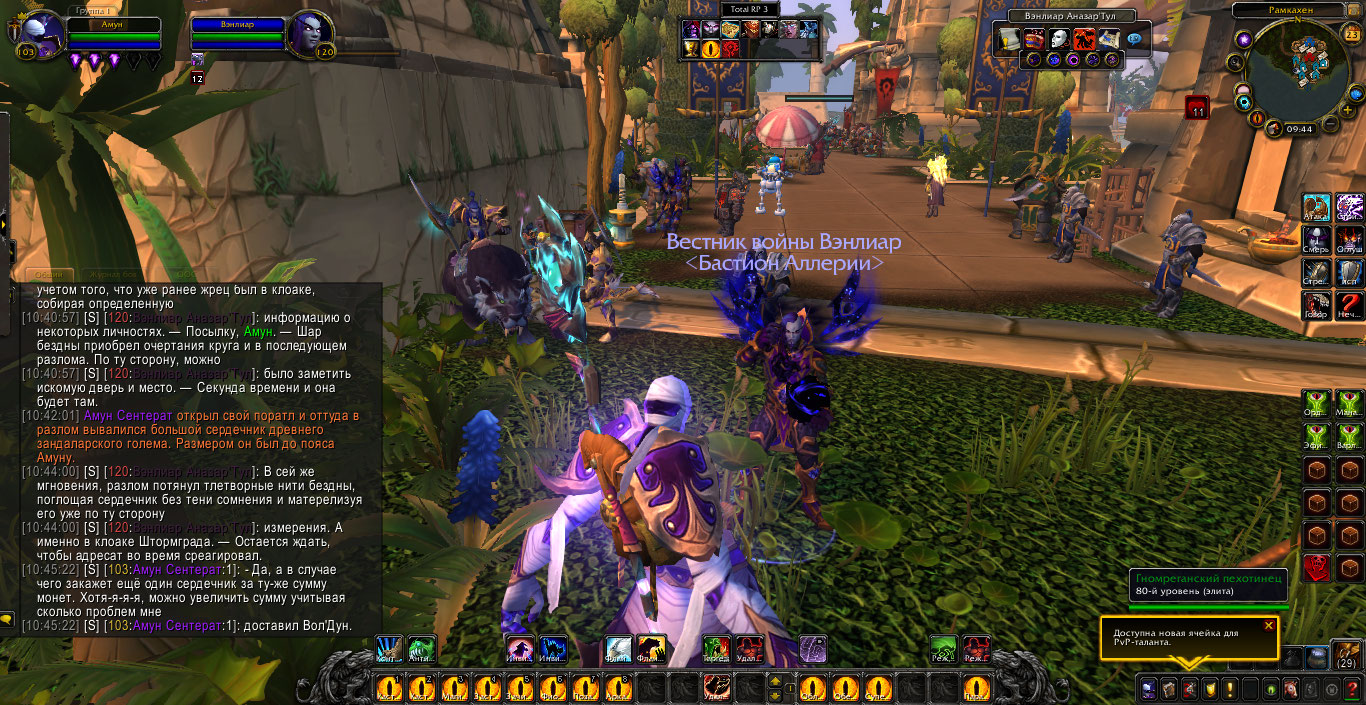Select Amun's player portrait frame

38,36
